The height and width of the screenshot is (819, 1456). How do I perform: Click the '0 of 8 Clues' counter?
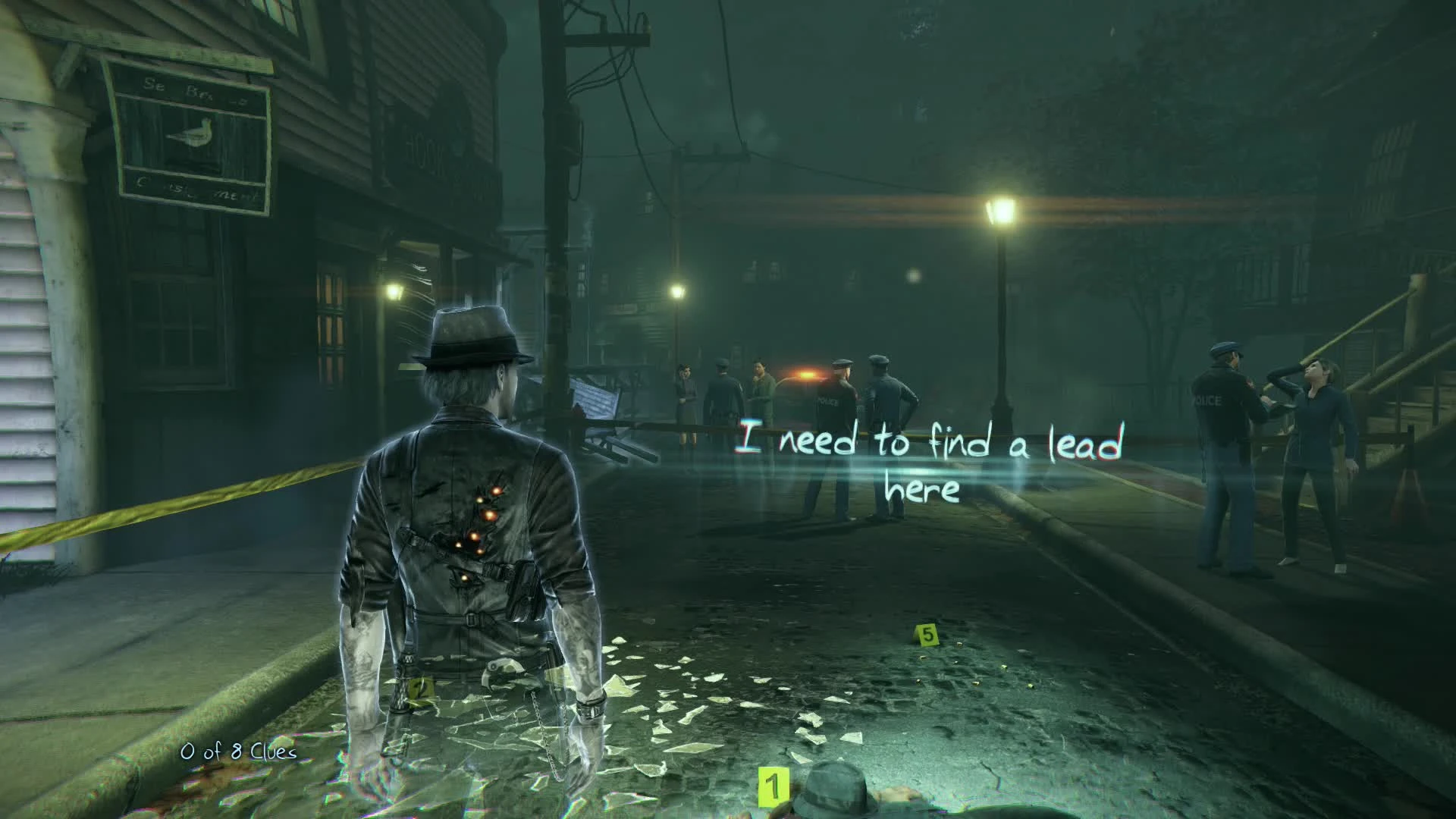tap(237, 753)
